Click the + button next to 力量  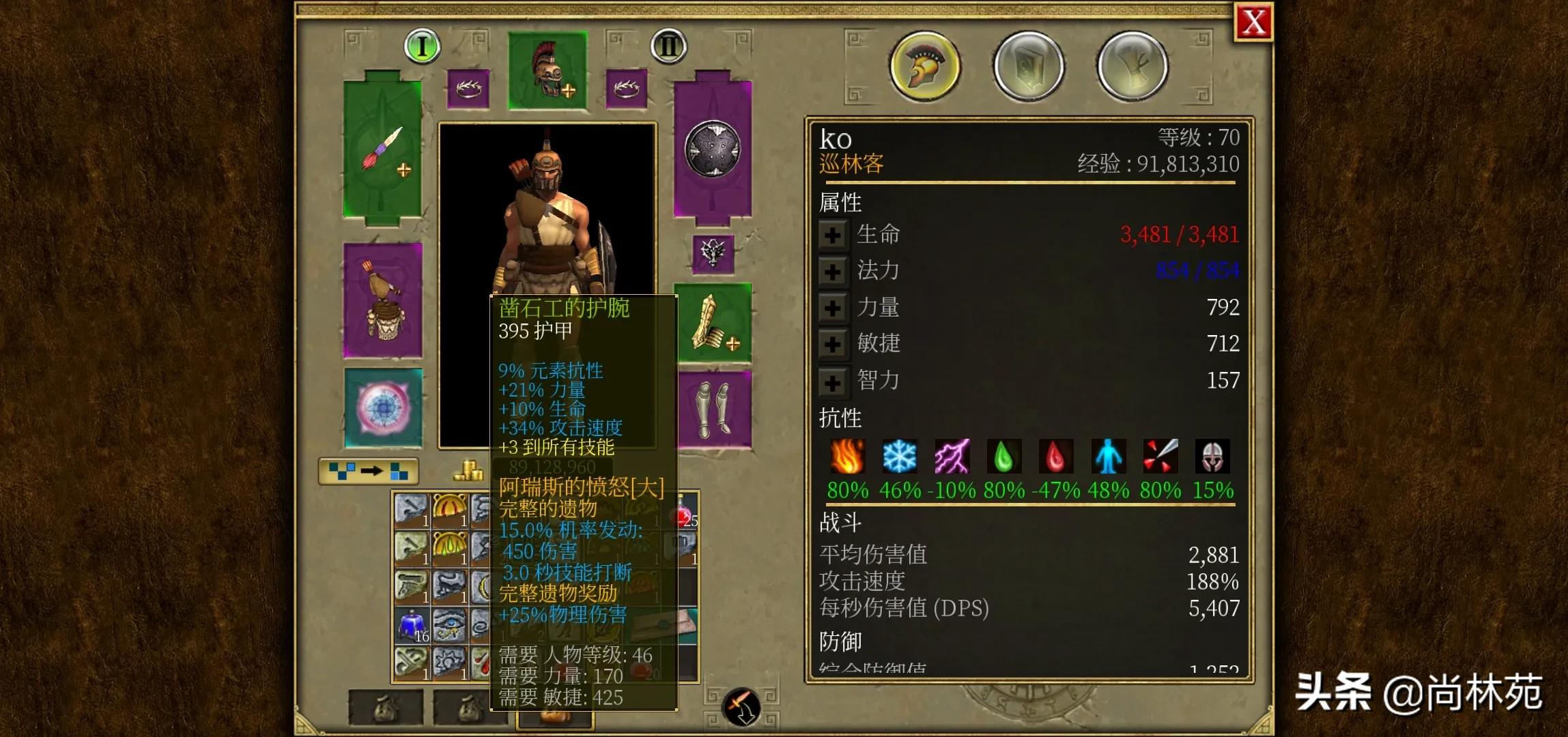coord(832,308)
